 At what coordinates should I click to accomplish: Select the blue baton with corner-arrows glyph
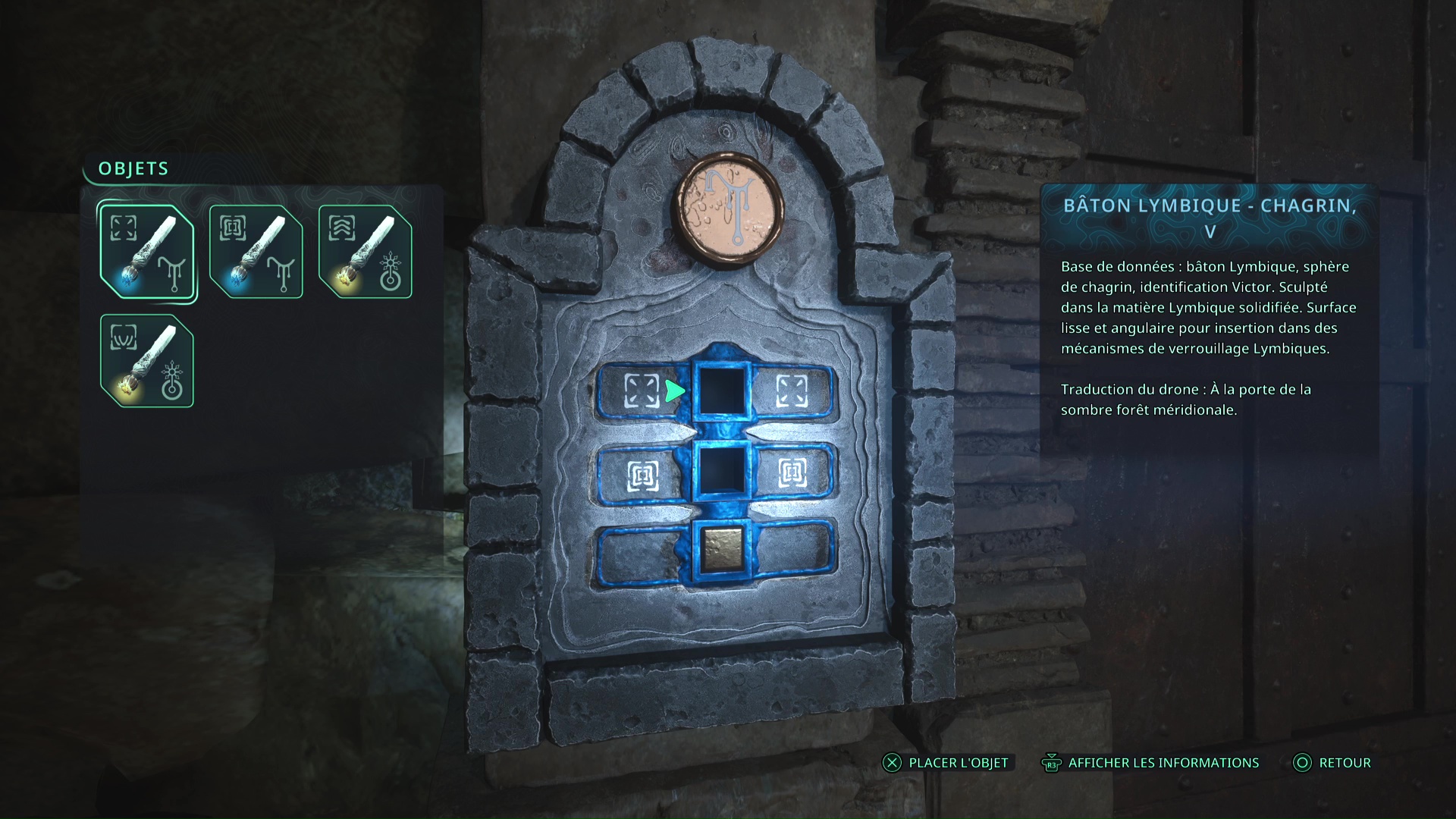pos(147,252)
